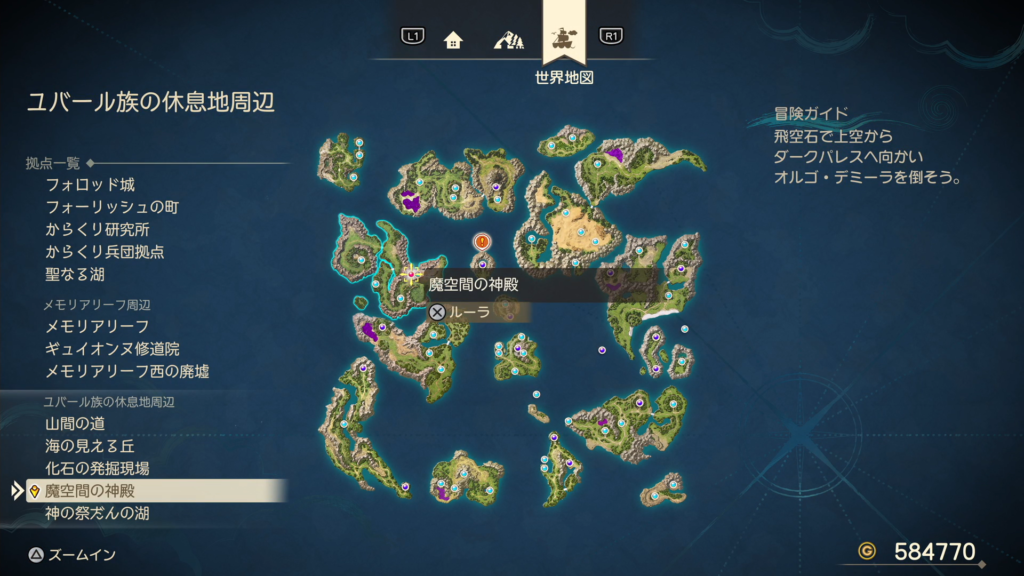Select 聖なる湖 location entry
The image size is (1024, 576).
75,274
